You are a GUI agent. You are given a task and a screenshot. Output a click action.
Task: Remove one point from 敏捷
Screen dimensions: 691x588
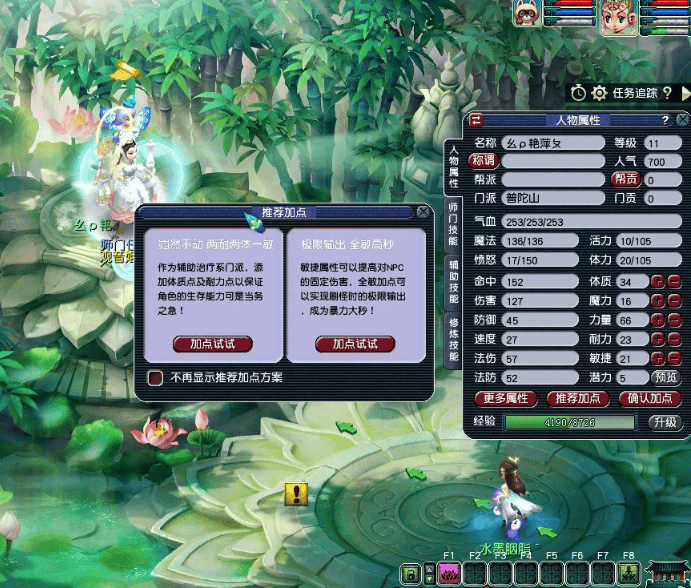pos(673,359)
